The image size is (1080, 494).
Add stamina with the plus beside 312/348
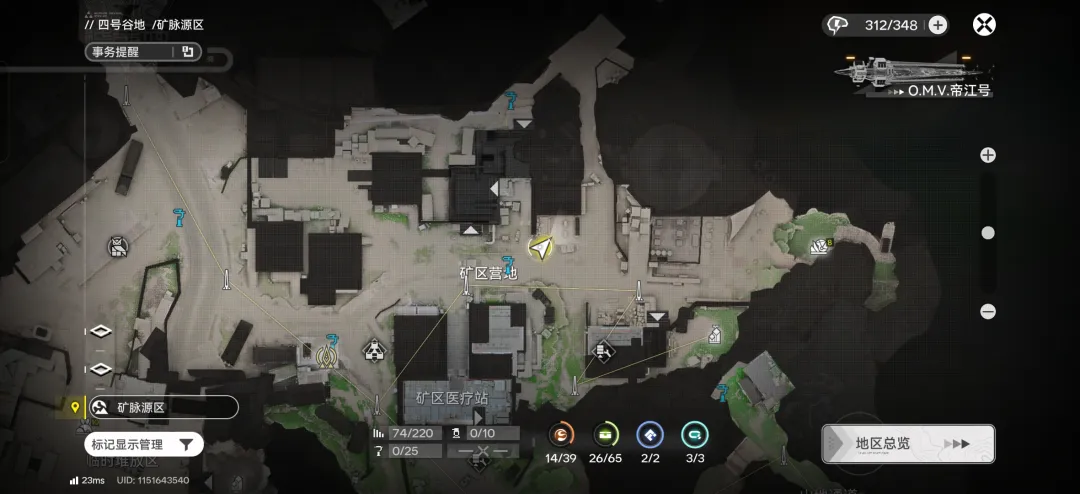coord(937,25)
